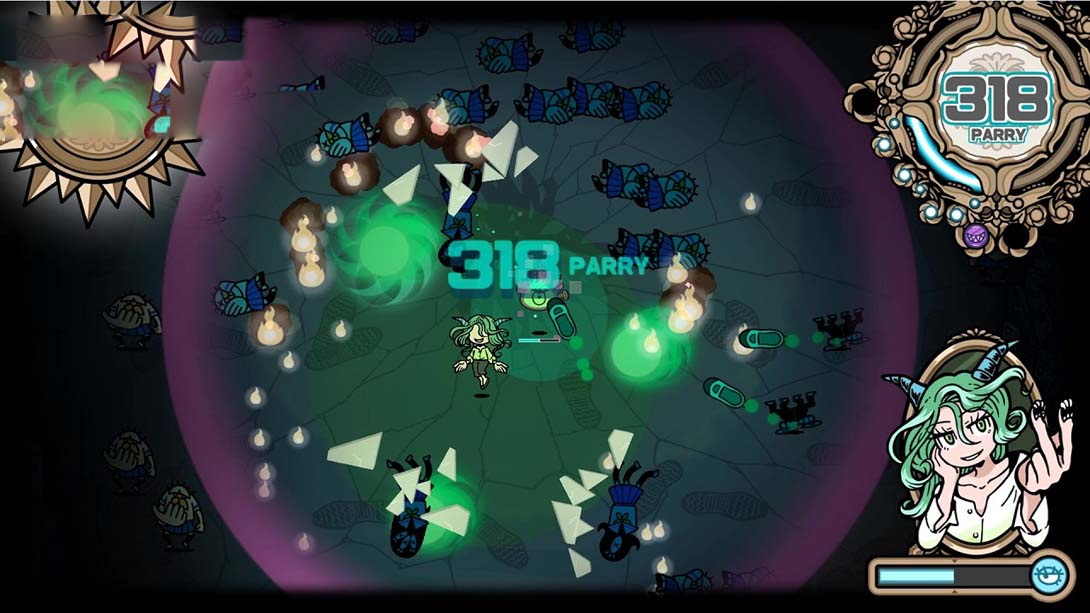Click the blue eye icon on the gauge
Image resolution: width=1090 pixels, height=613 pixels.
(x=1050, y=576)
